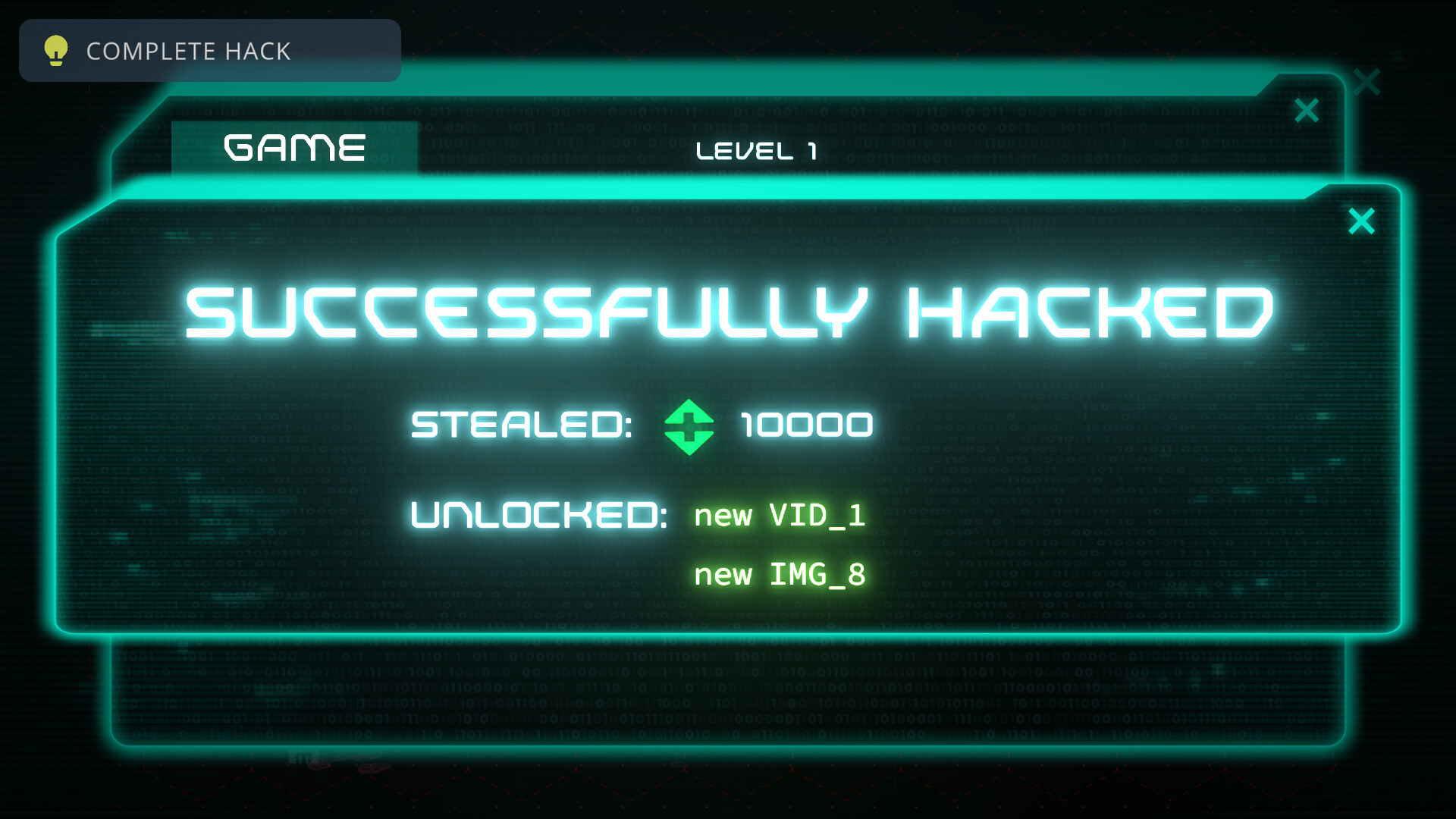Click the X on the GAME window header
The height and width of the screenshot is (819, 1456).
click(x=1306, y=111)
